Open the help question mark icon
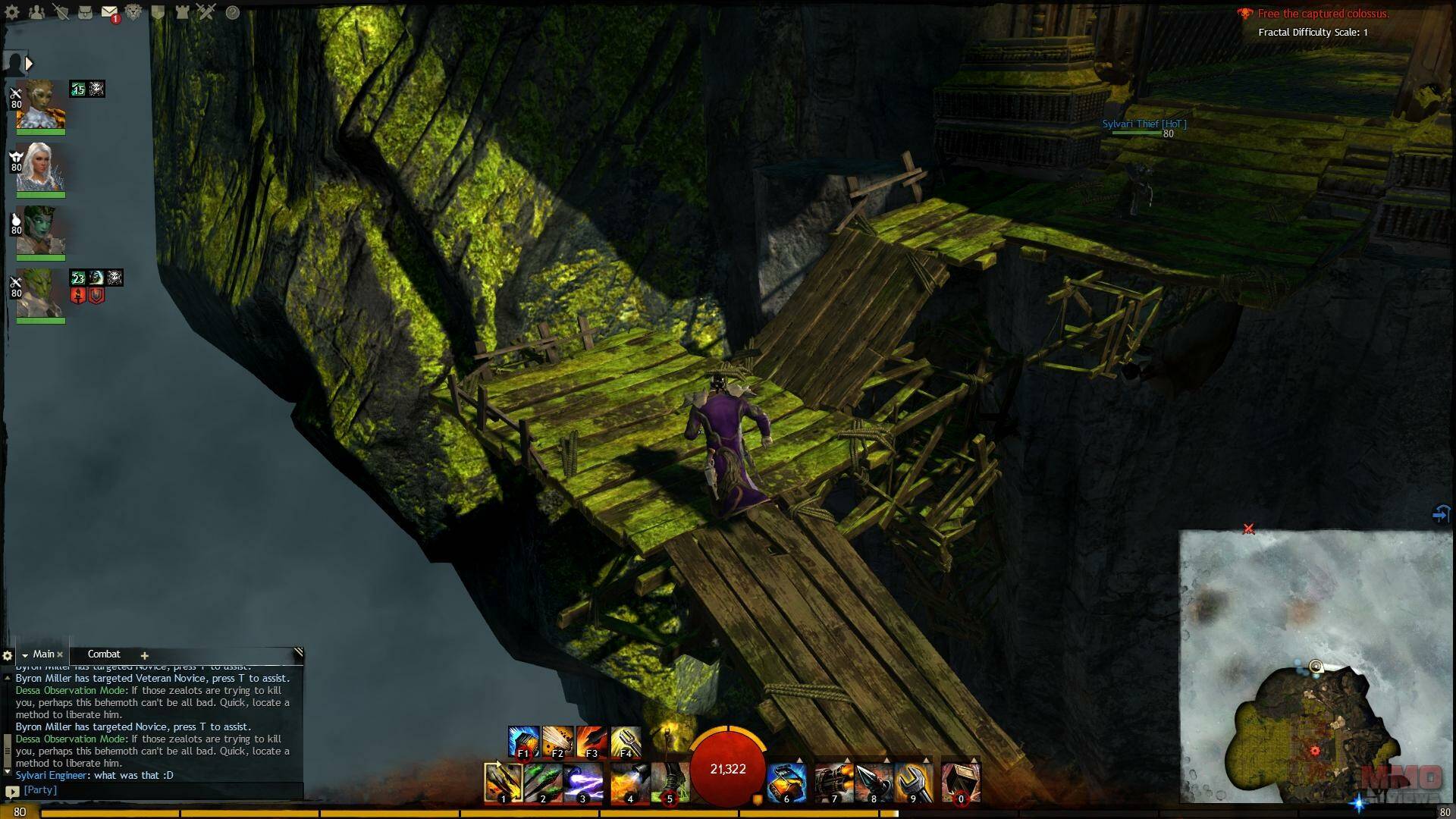Viewport: 1456px width, 819px height. [233, 12]
